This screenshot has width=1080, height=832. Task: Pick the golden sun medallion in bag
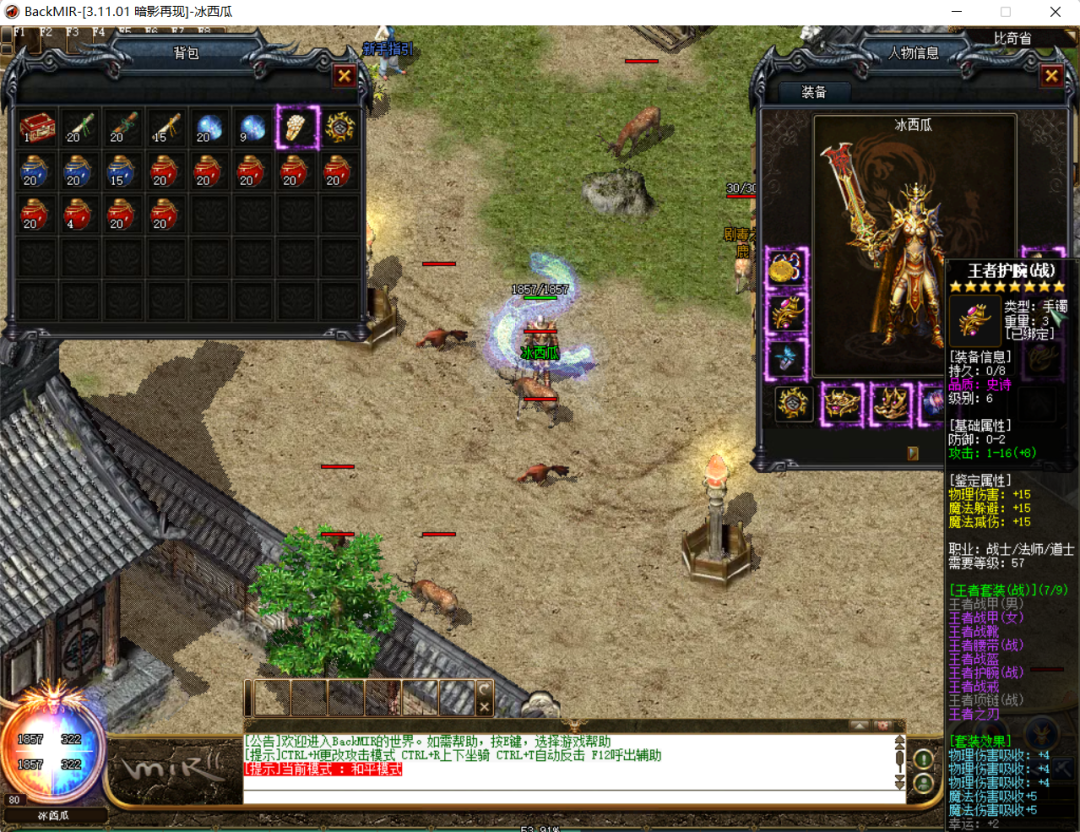340,127
